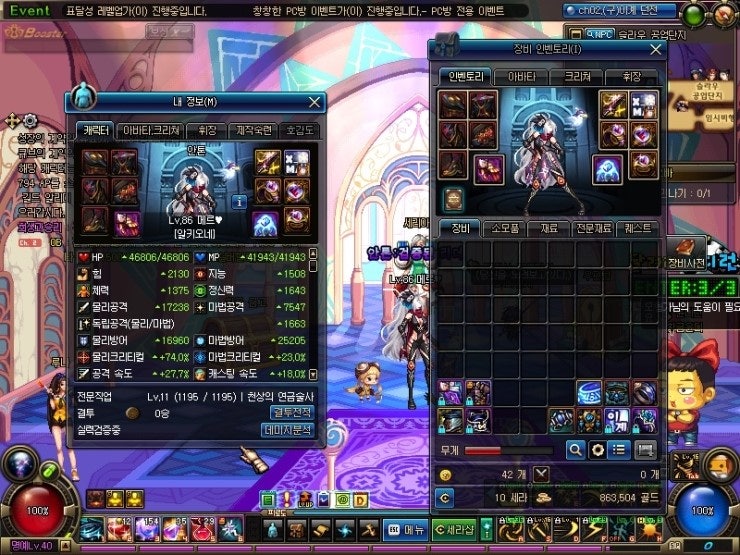Open the 메뉴 button on the bottom bar
Viewport: 740px width, 555px height.
pyautogui.click(x=407, y=529)
